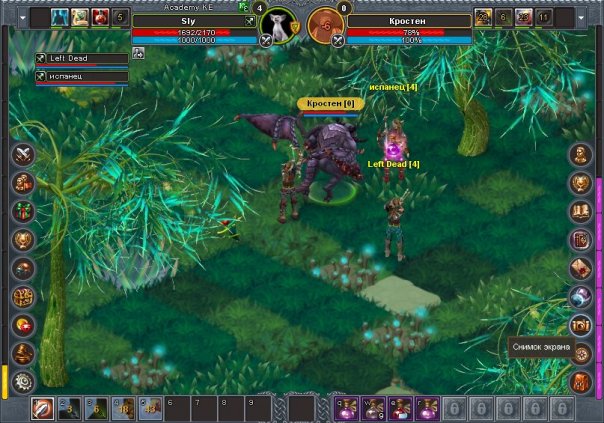Click the green gift box icon
This screenshot has width=604, height=423.
(x=23, y=211)
